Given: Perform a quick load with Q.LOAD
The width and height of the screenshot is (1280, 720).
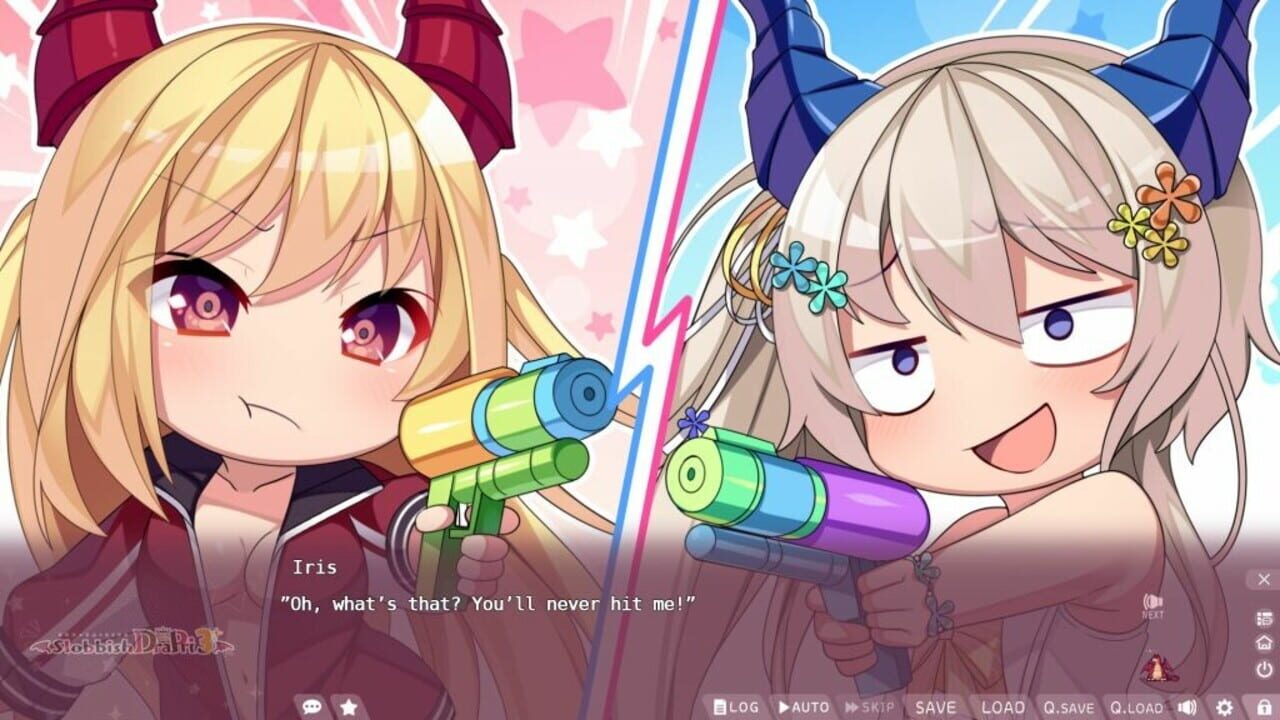Looking at the screenshot, I should coord(1136,707).
